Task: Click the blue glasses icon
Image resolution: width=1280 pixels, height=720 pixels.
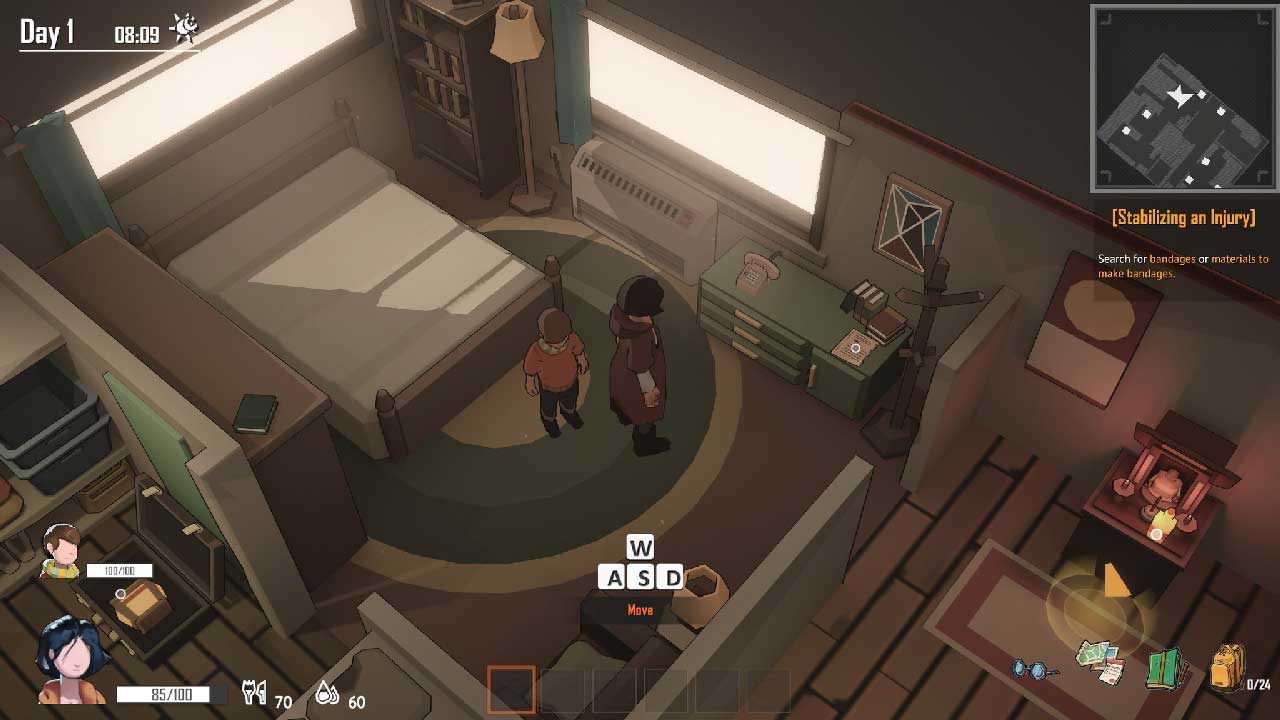Action: [1034, 668]
